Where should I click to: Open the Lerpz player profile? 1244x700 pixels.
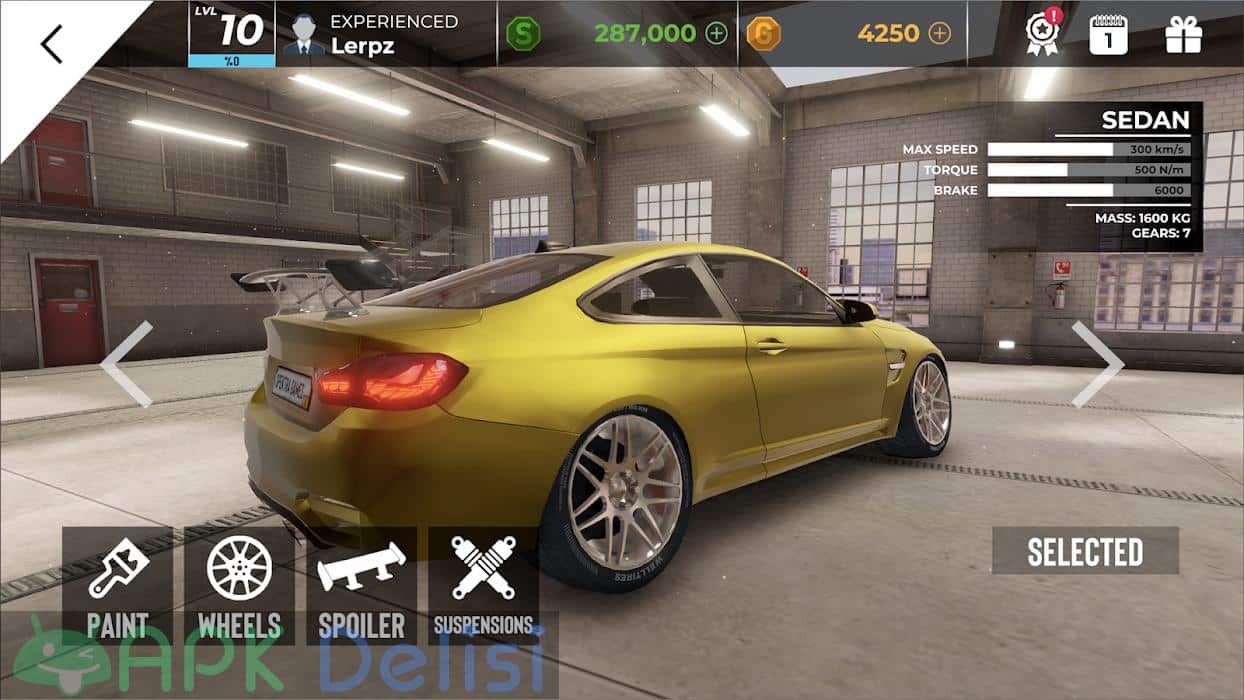[x=385, y=34]
